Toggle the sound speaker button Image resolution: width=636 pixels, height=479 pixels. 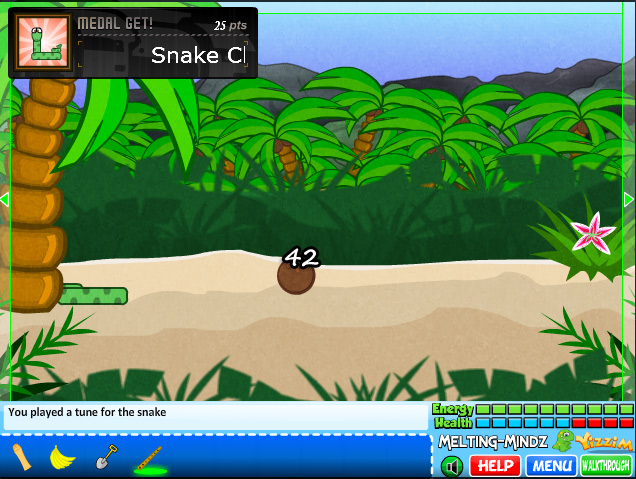coord(452,466)
